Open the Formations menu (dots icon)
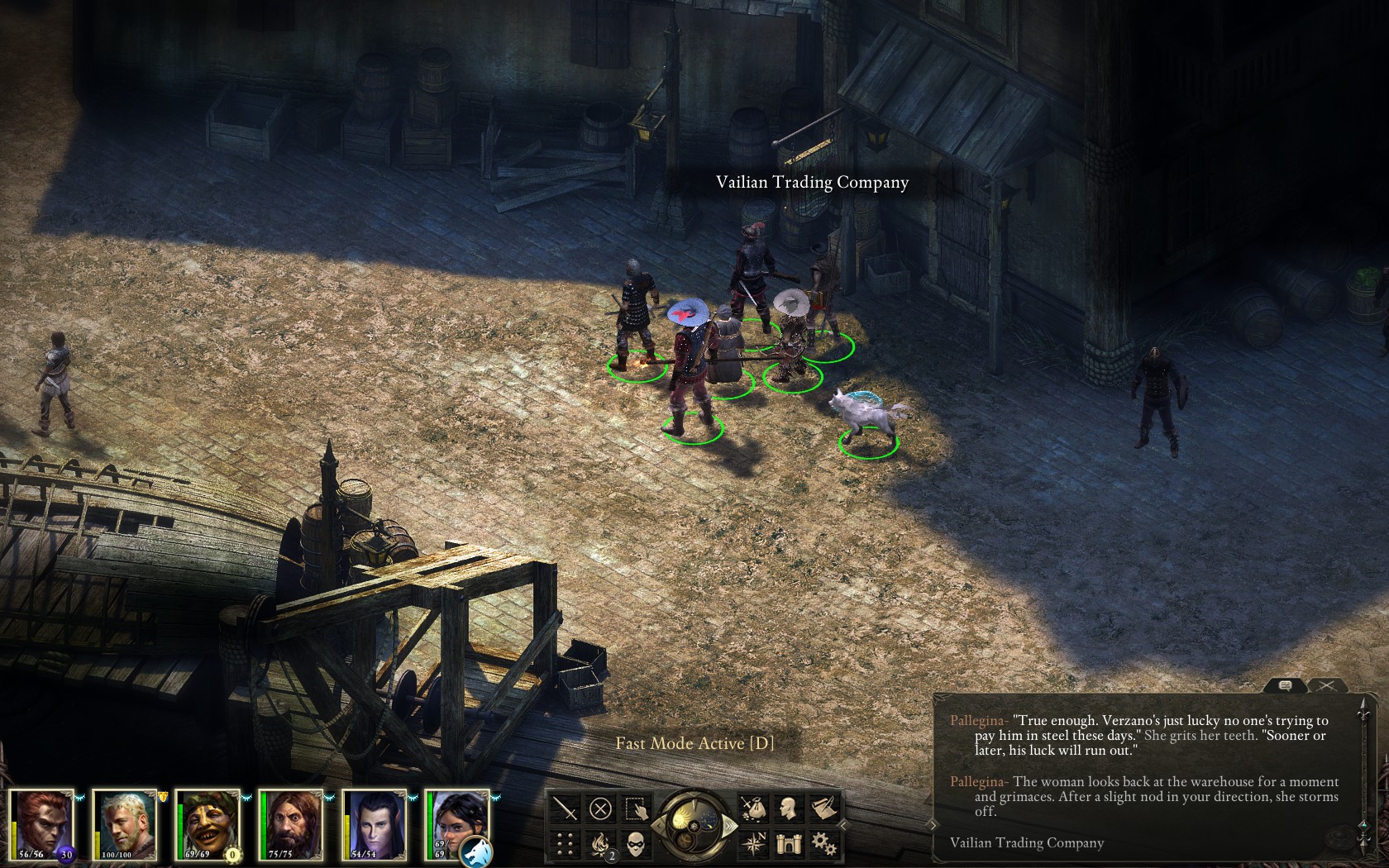The height and width of the screenshot is (868, 1389). (563, 844)
